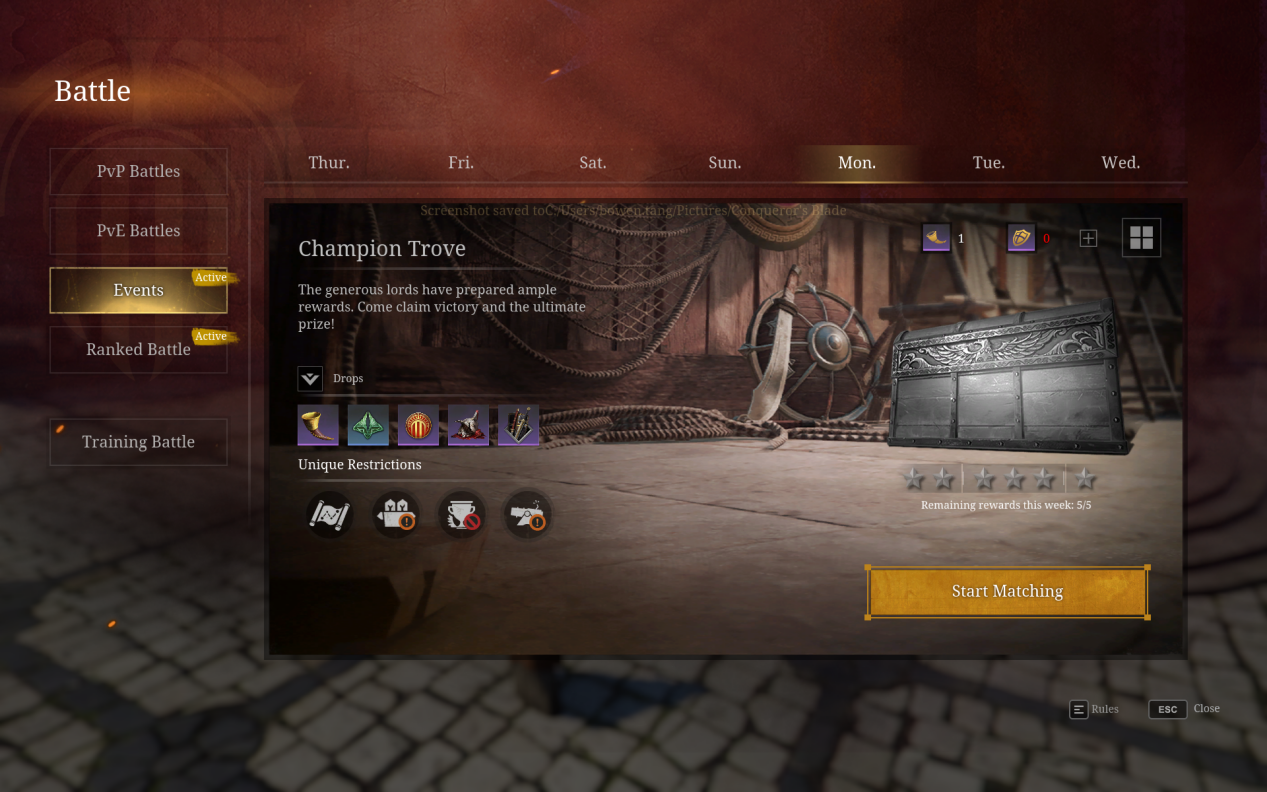View the red-gold round medallion drop
1267x792 pixels.
point(418,425)
